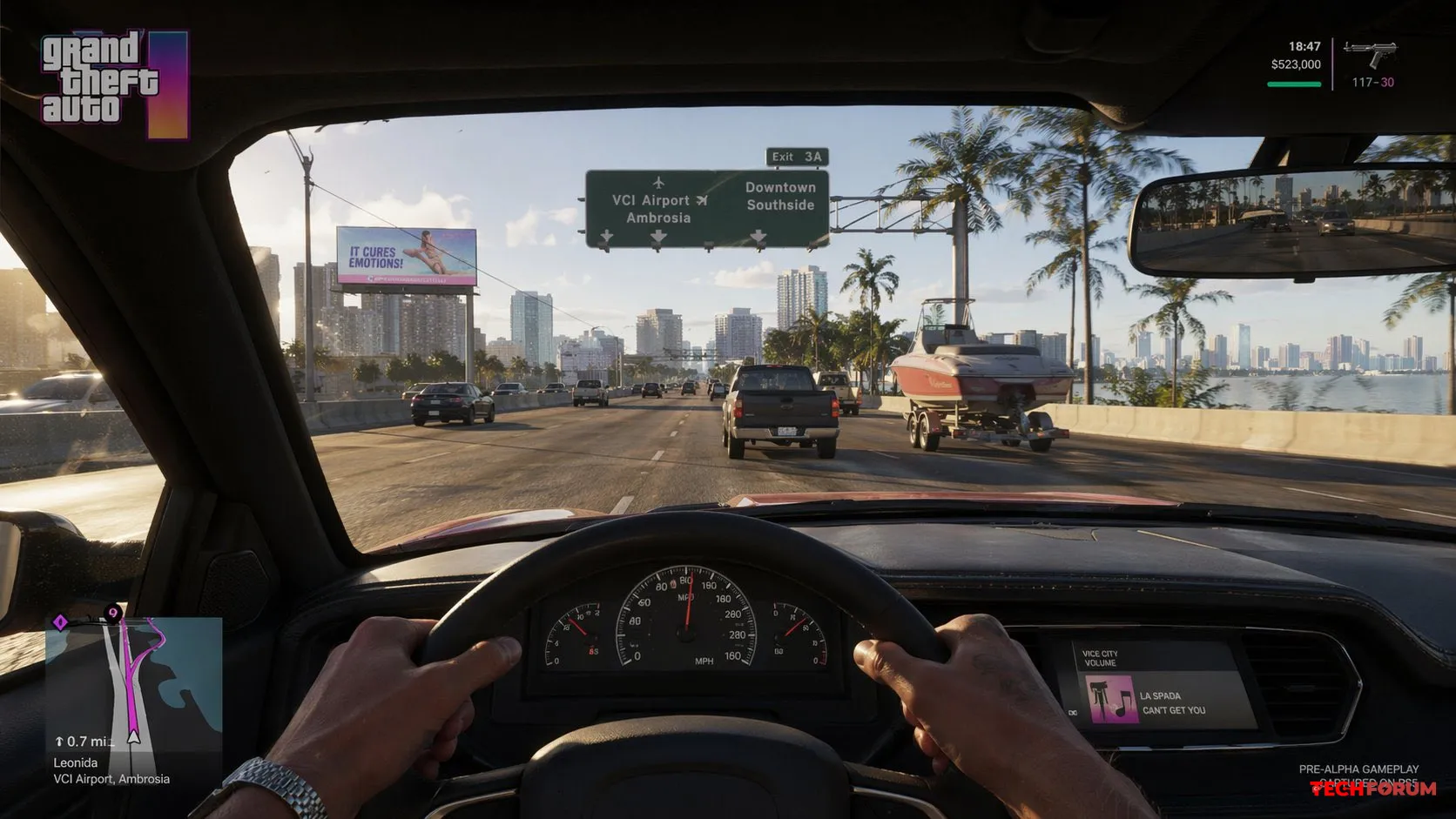Screen dimensions: 1456x819
Task: Click the Grand Theft Auto logo
Action: point(114,83)
